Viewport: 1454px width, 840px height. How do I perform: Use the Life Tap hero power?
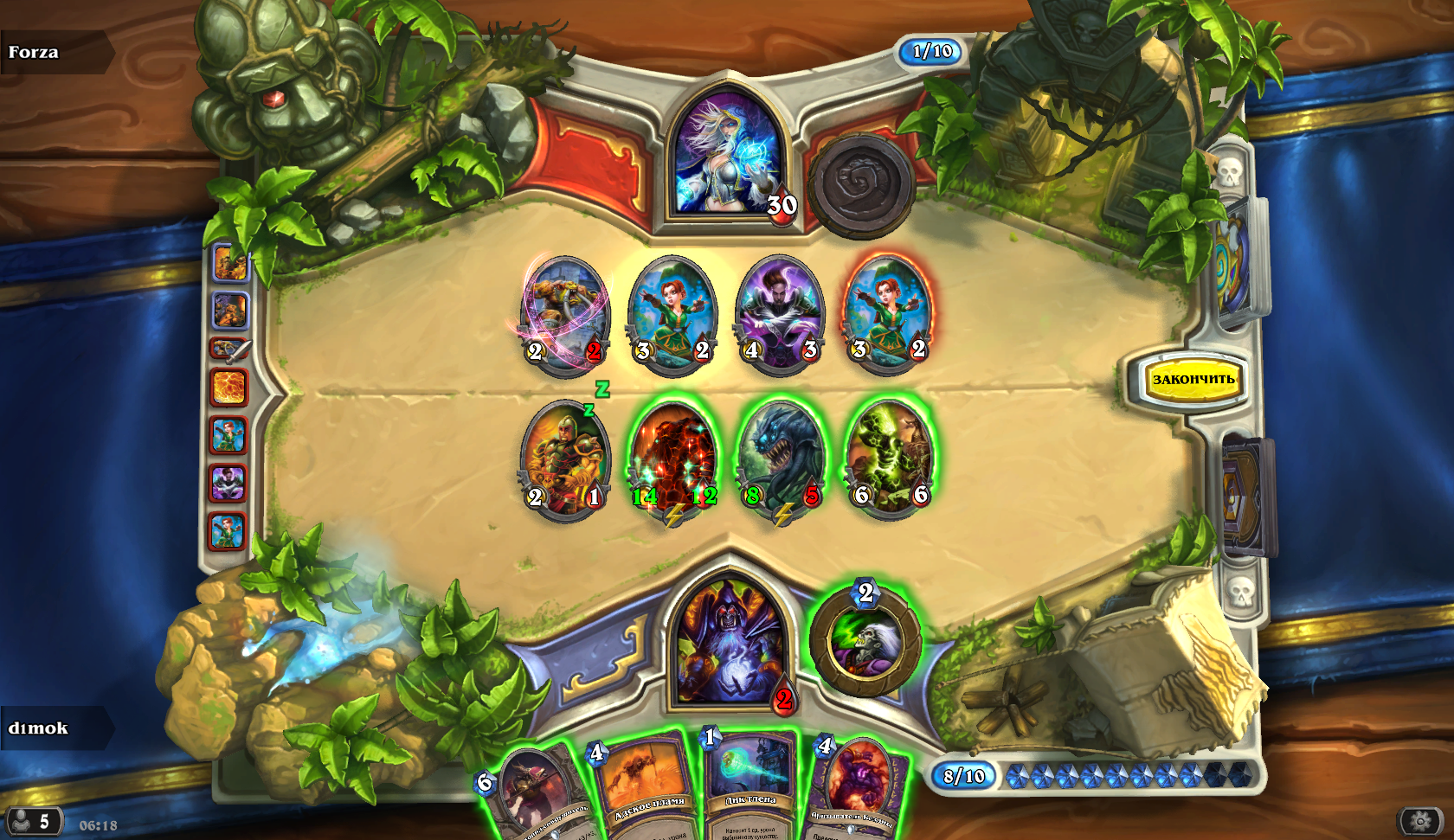click(865, 641)
